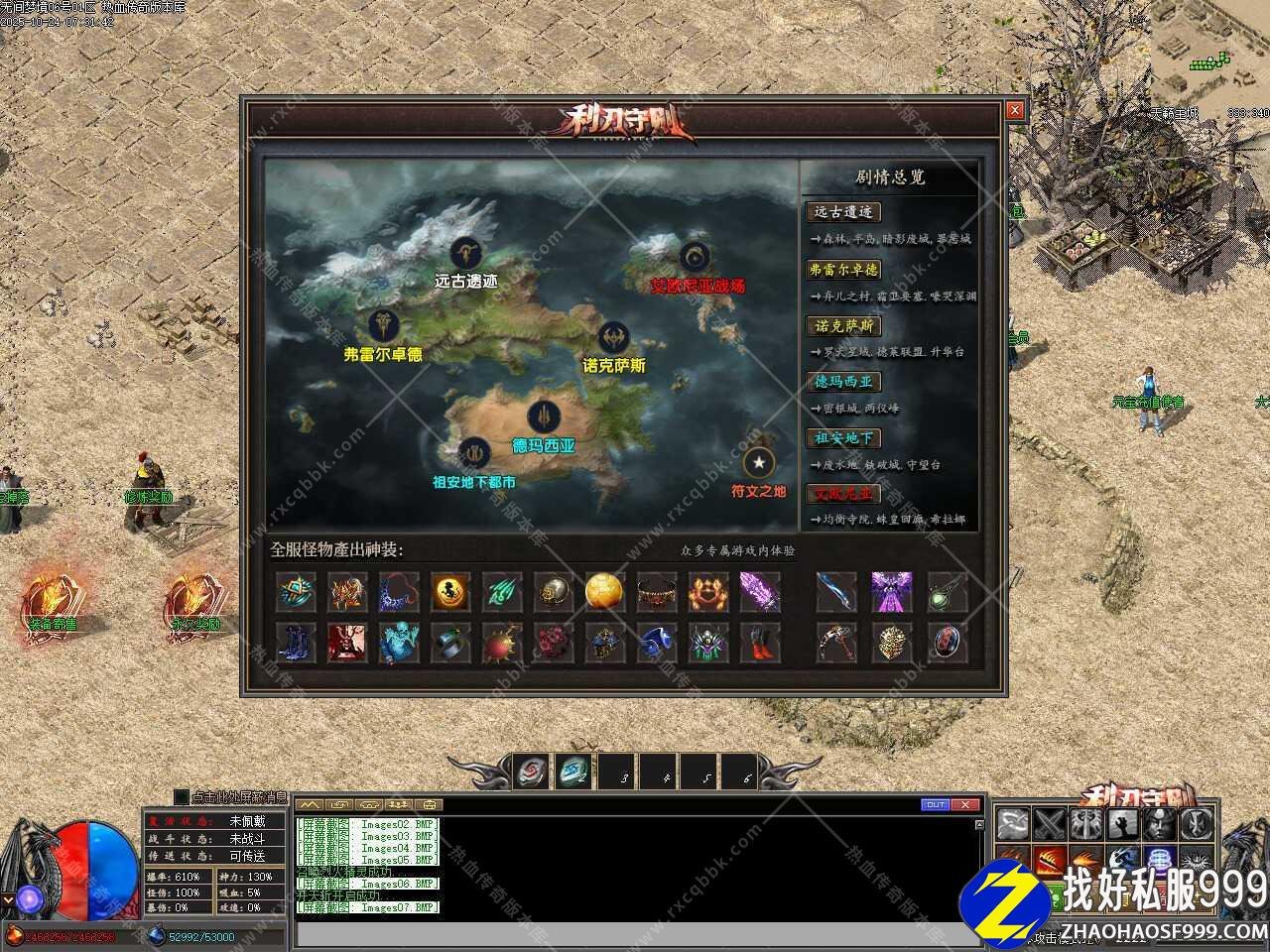Inspect the purple crystal sword icon
This screenshot has width=1270, height=952.
[759, 592]
